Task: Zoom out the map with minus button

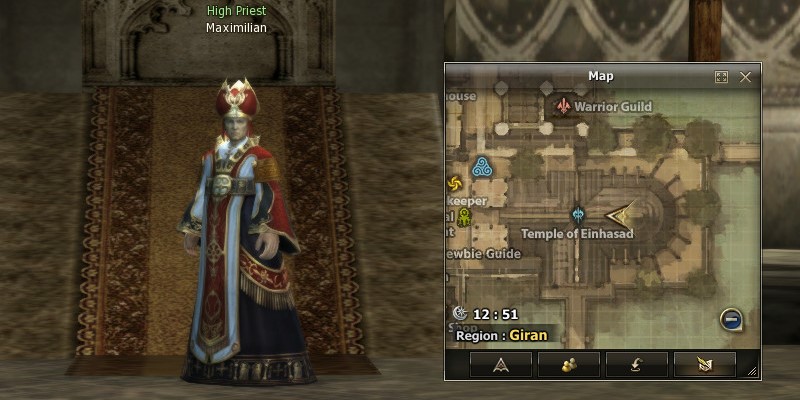Action: click(732, 320)
